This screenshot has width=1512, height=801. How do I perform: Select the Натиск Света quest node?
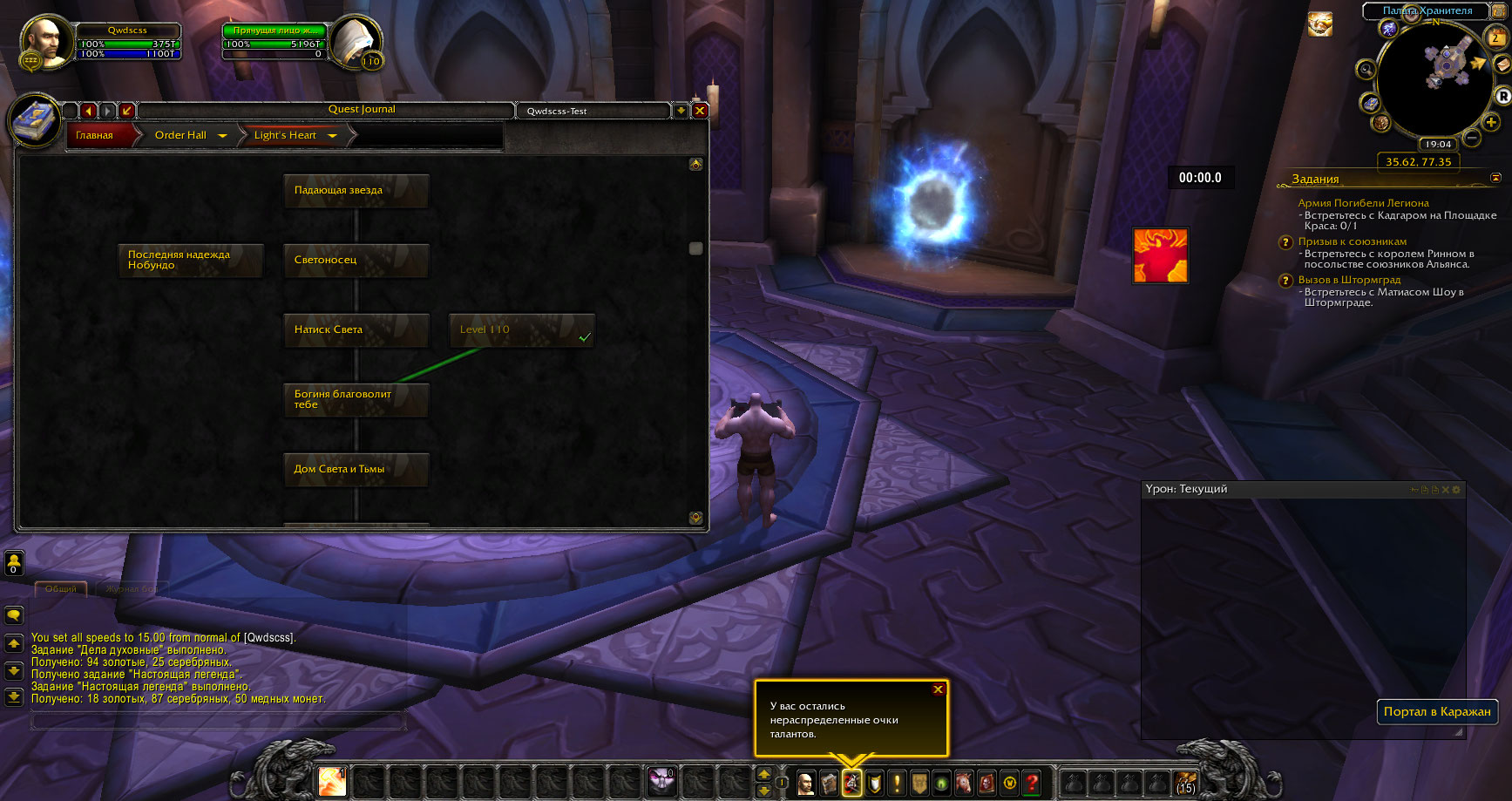(356, 329)
